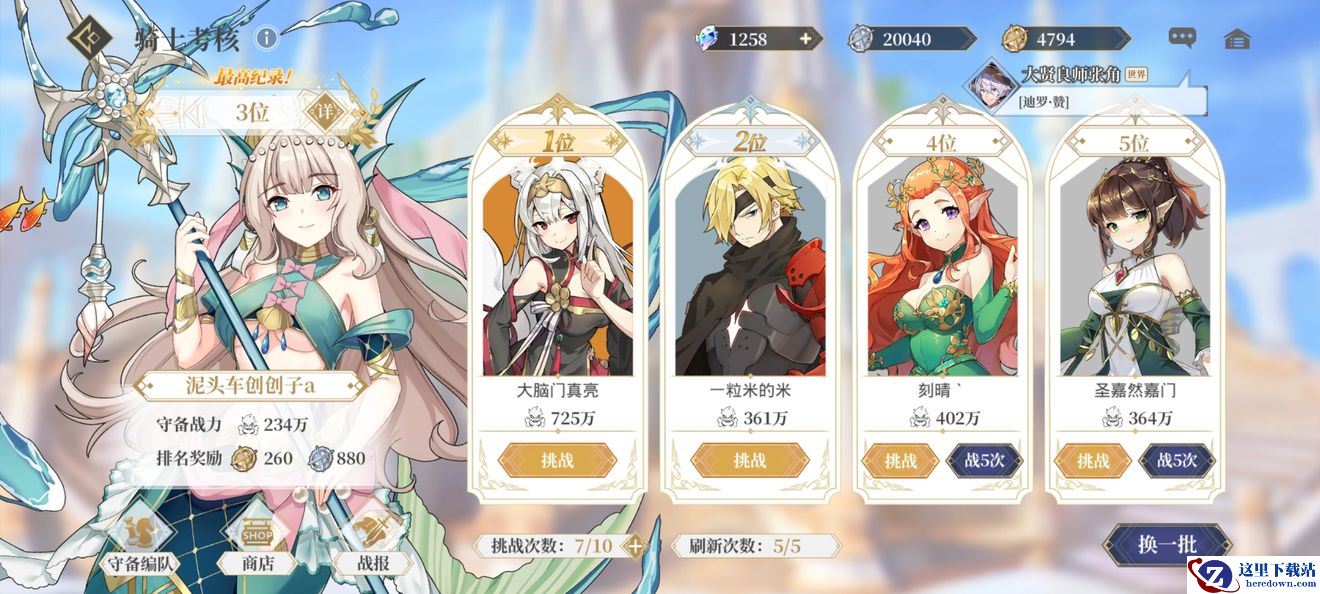Return to the home screen
The image size is (1320, 594).
(1237, 39)
